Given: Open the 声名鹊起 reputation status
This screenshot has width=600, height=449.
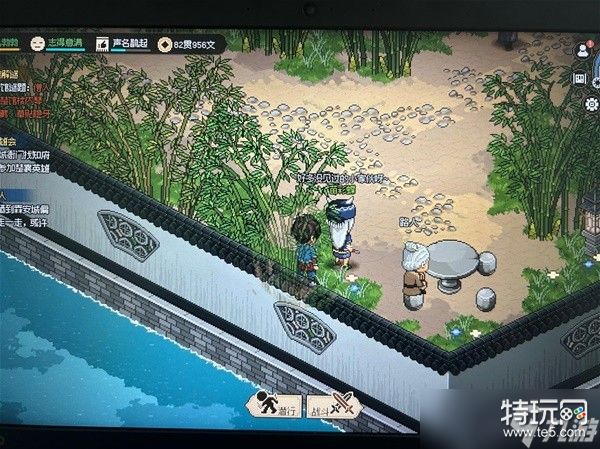Looking at the screenshot, I should [x=120, y=44].
